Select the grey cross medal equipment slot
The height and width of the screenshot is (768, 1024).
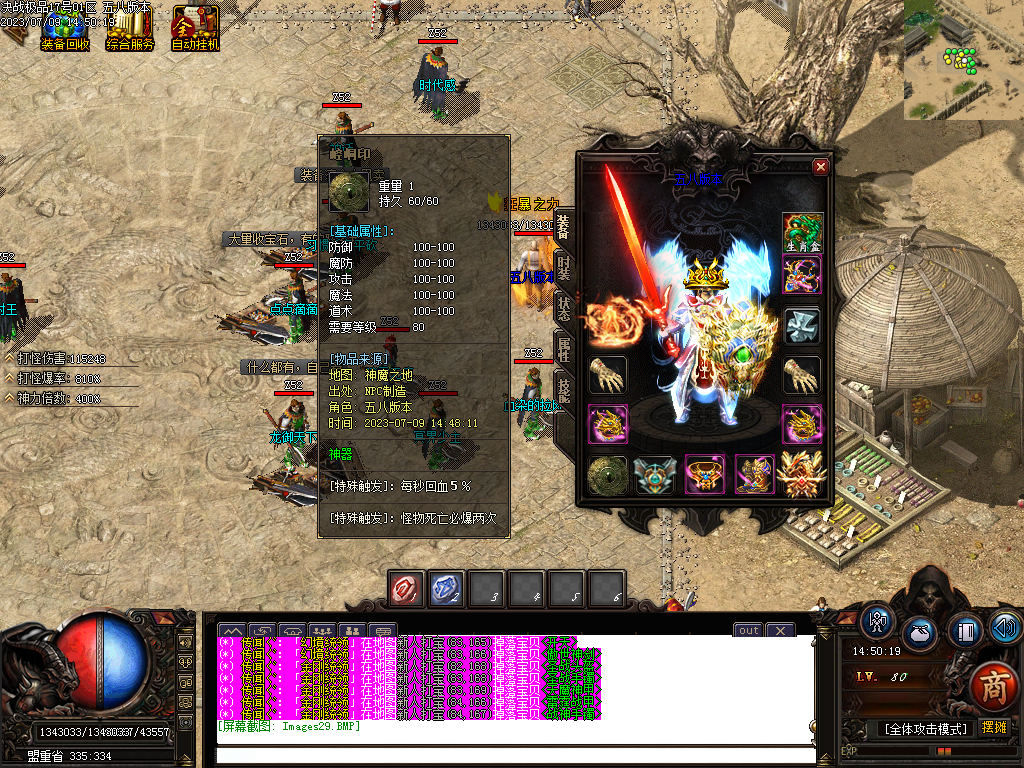point(802,325)
